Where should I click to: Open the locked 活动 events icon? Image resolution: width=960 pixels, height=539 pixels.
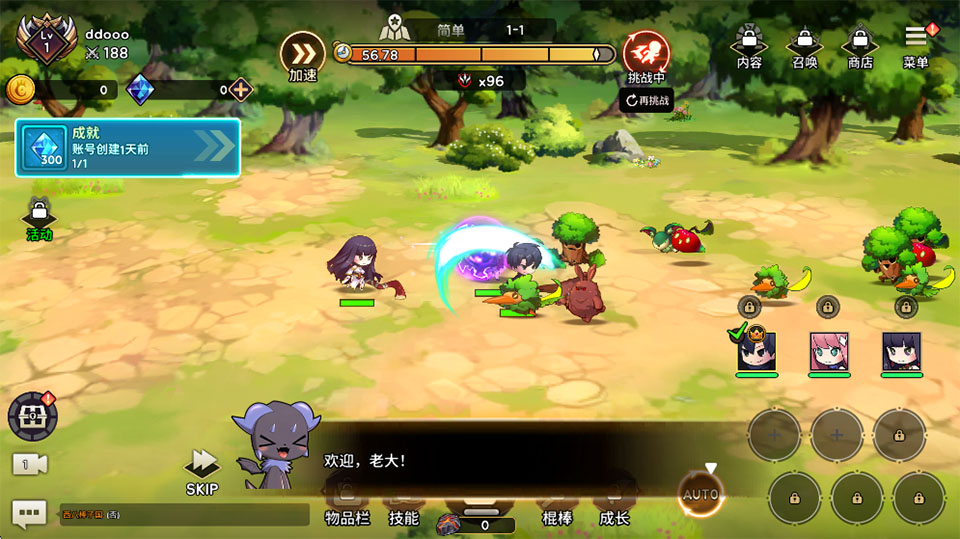click(39, 219)
